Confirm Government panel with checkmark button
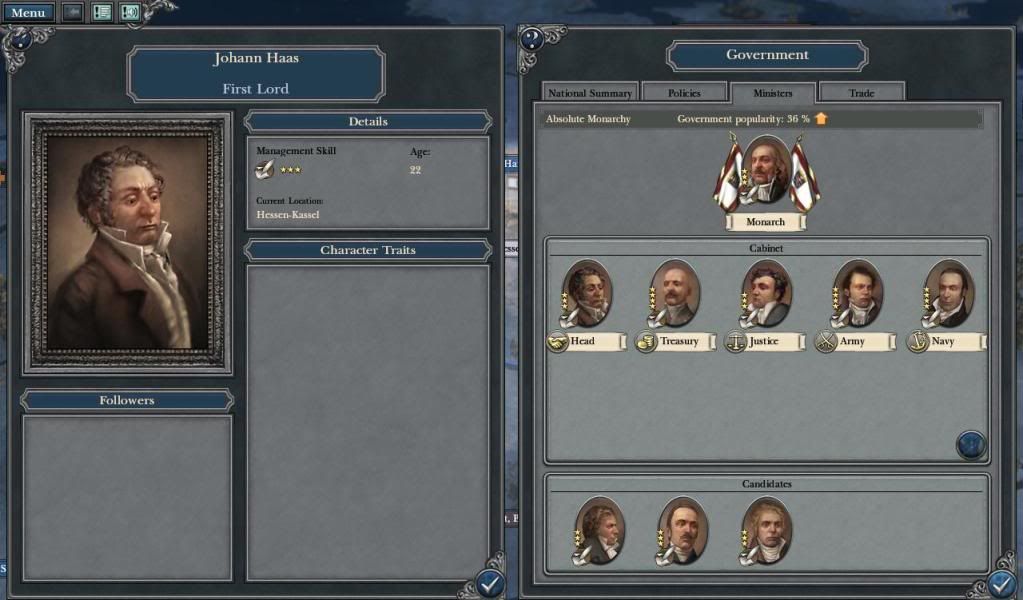The height and width of the screenshot is (600, 1023). pyautogui.click(x=1003, y=583)
